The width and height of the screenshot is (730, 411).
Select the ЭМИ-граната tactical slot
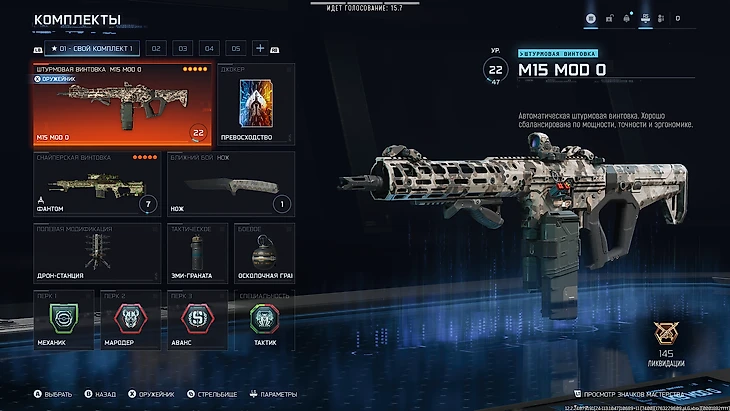pos(196,257)
